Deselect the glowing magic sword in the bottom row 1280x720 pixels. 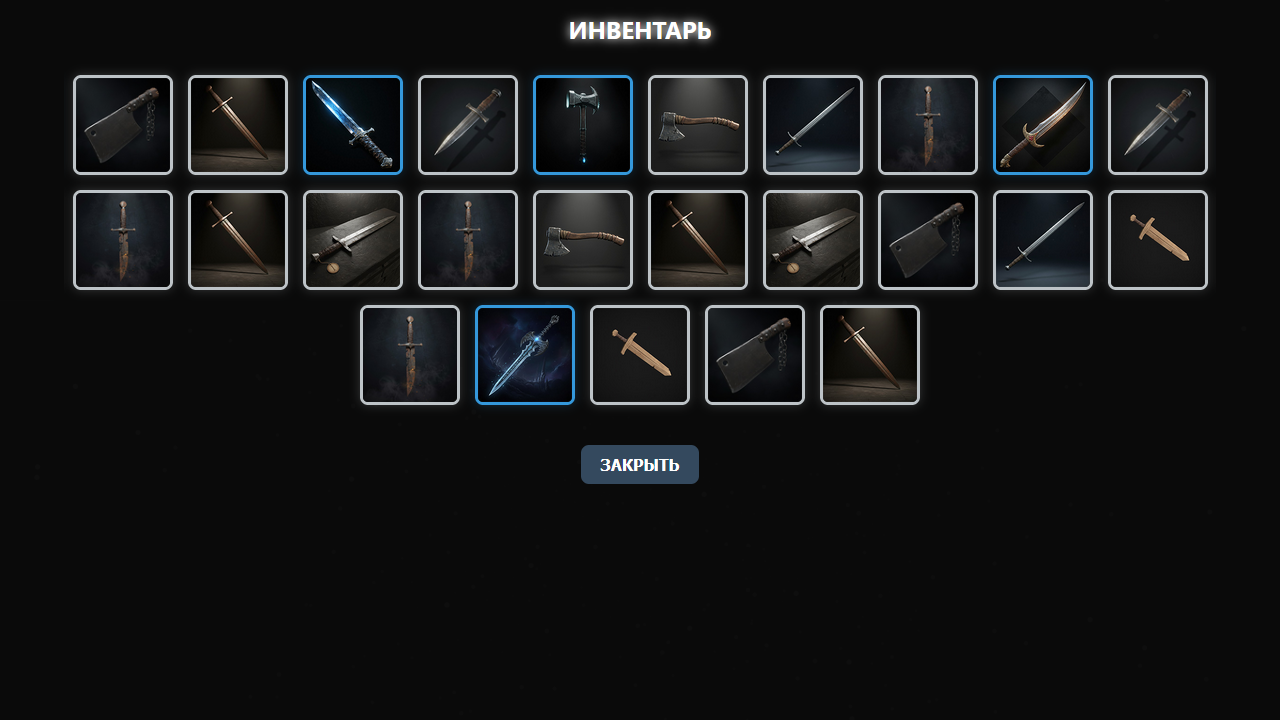point(525,354)
